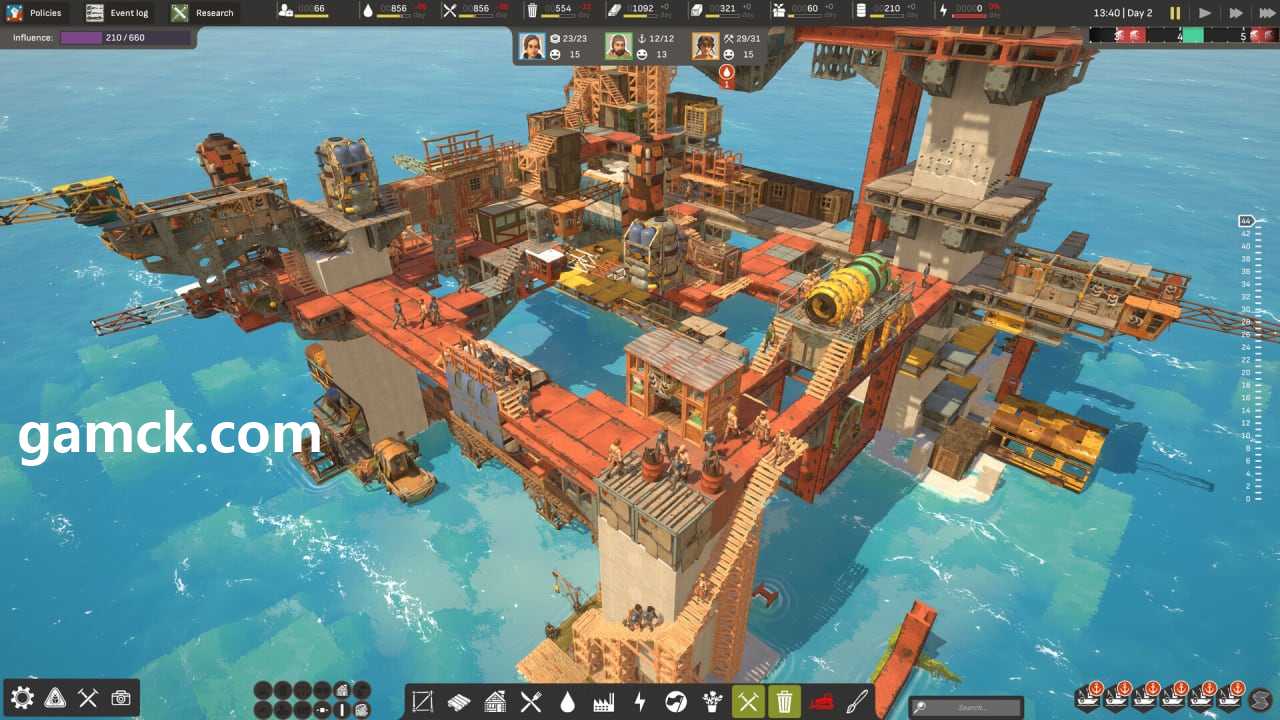This screenshot has width=1280, height=720.
Task: Click the warning triangle alerts icon
Action: [55, 698]
